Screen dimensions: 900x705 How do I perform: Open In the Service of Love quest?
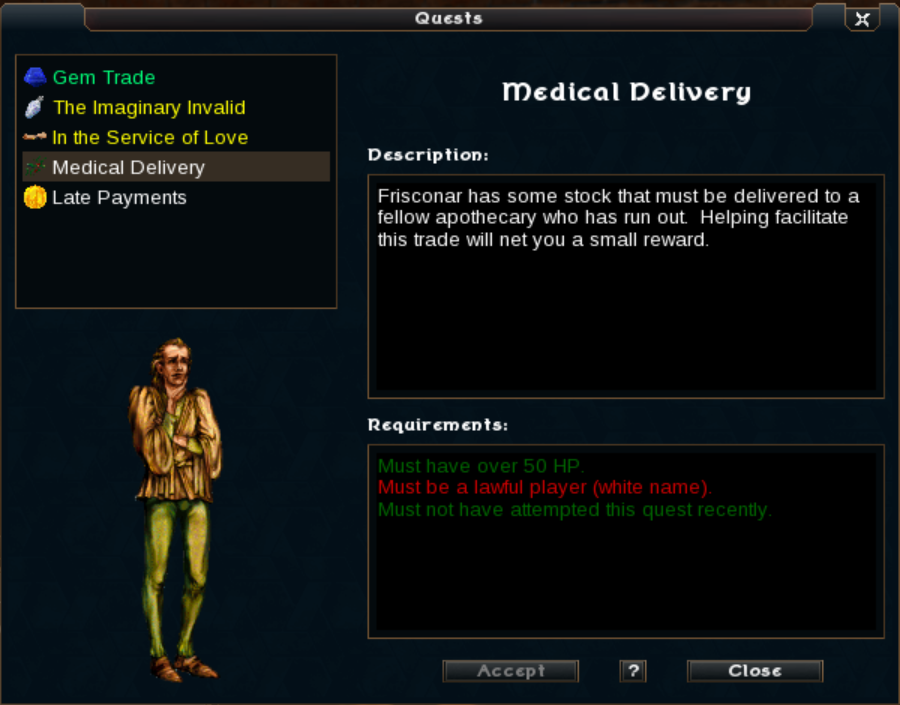coord(149,138)
